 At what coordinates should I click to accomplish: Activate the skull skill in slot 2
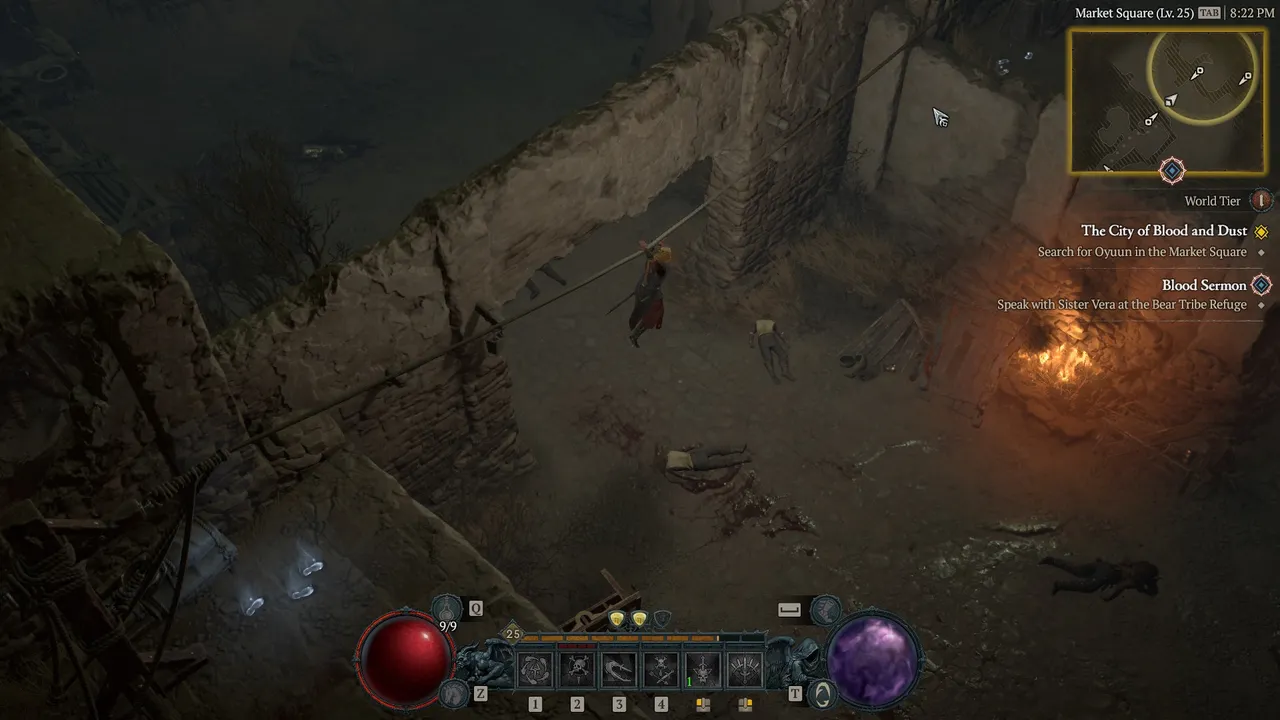click(577, 669)
